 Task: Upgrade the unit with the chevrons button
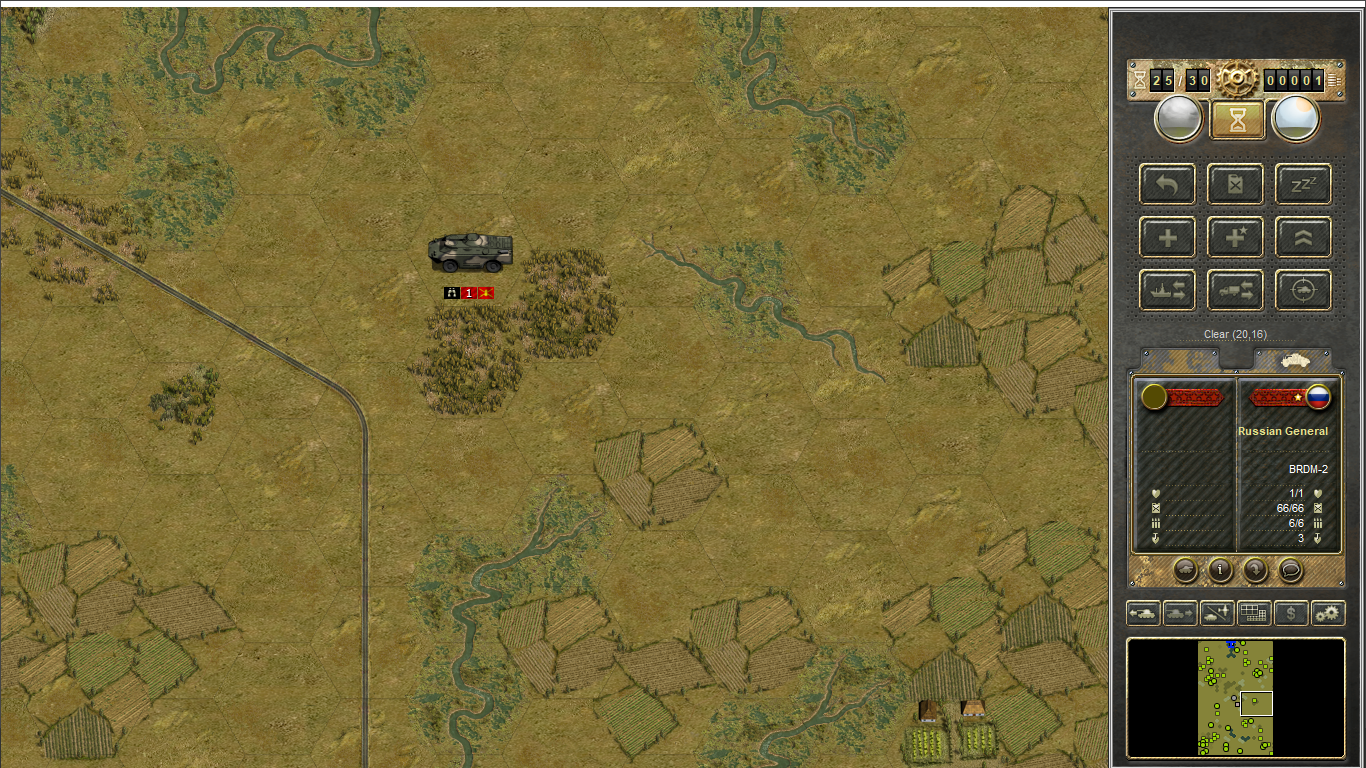[x=1303, y=237]
